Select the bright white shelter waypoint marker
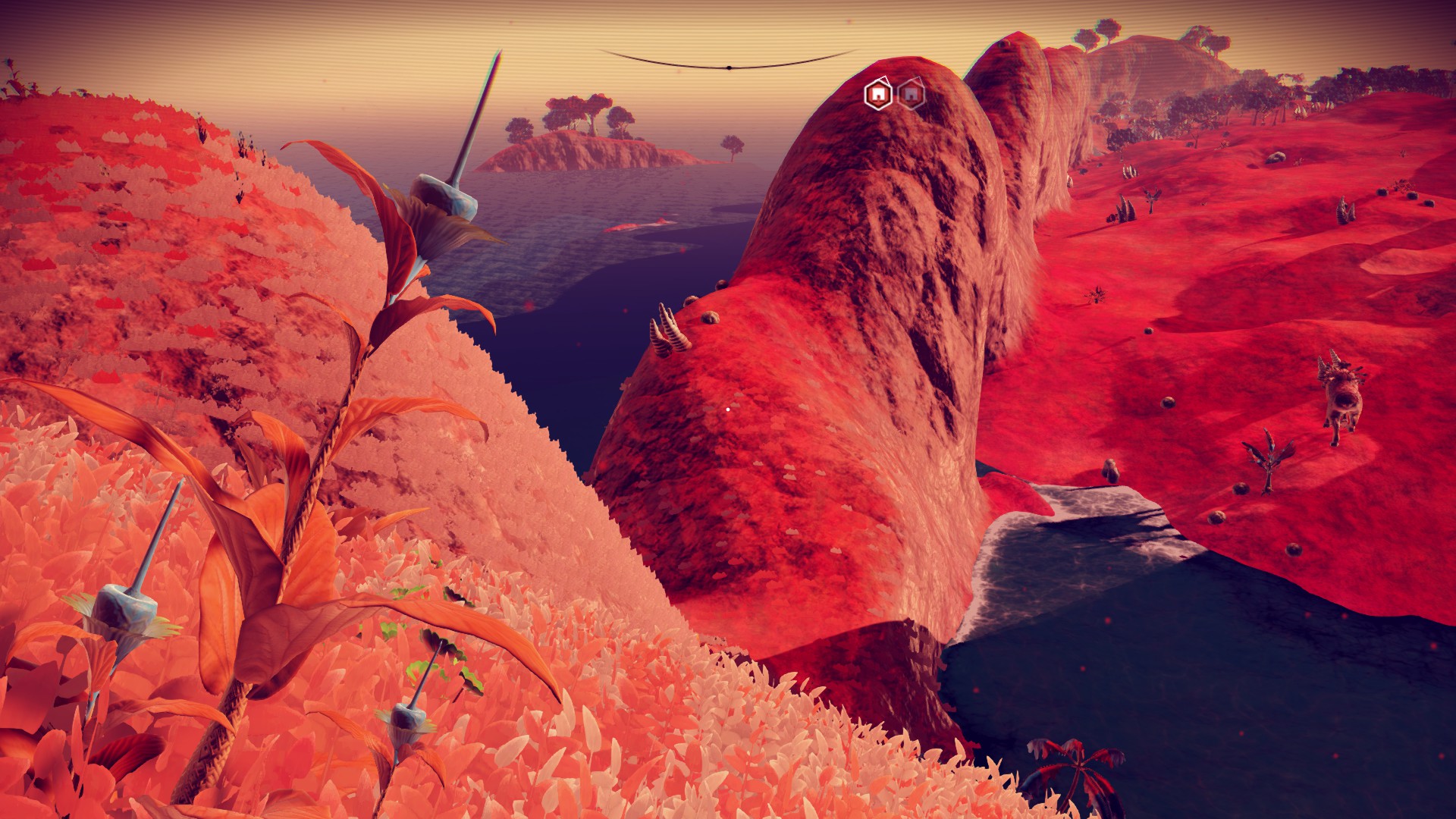Image resolution: width=1456 pixels, height=819 pixels. click(x=877, y=95)
